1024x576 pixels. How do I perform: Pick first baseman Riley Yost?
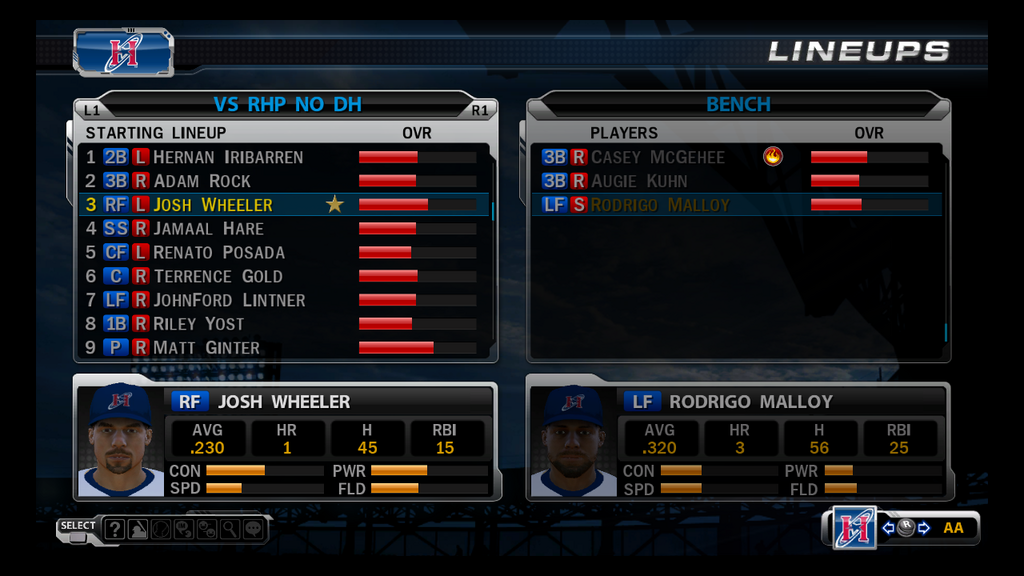198,324
